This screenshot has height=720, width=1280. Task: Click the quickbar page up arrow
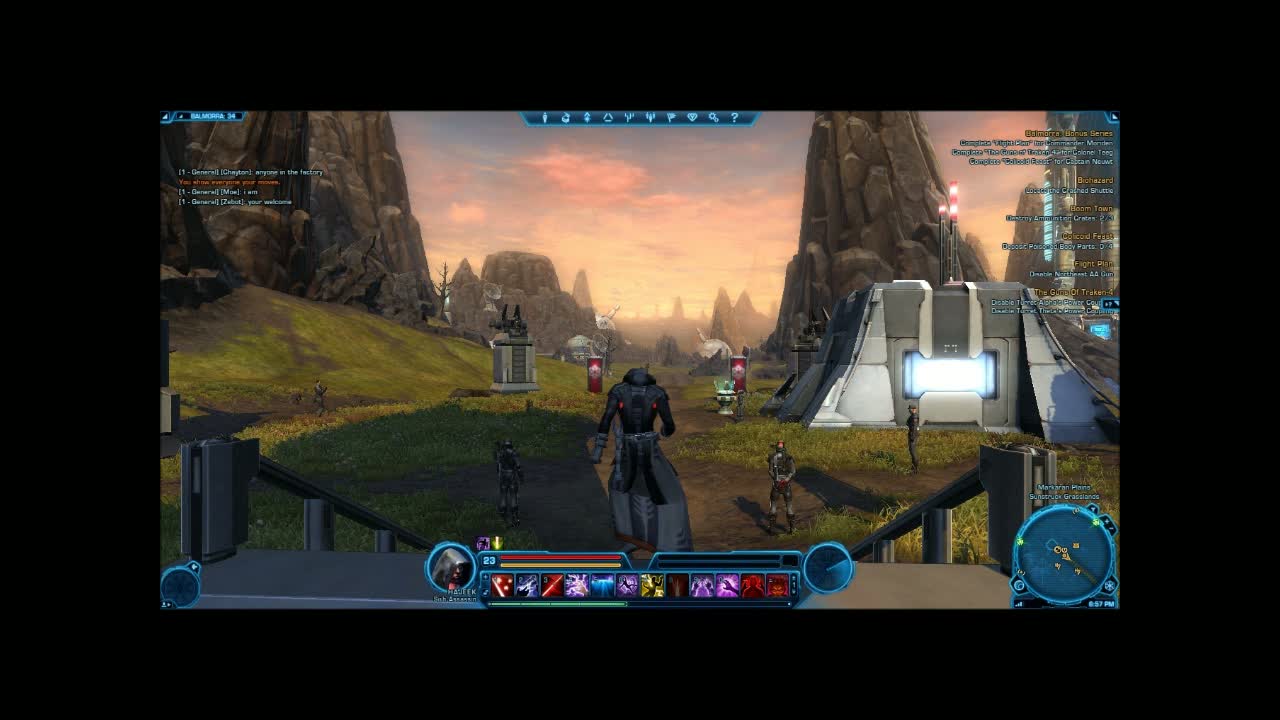[794, 578]
